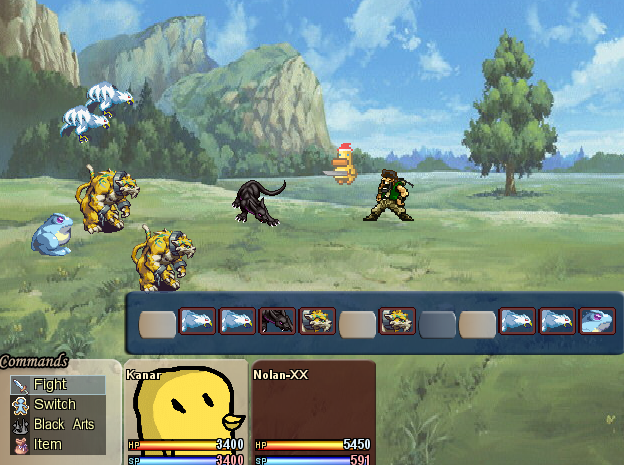Select the Nolan-XX status panel
The width and height of the screenshot is (624, 465).
click(314, 412)
